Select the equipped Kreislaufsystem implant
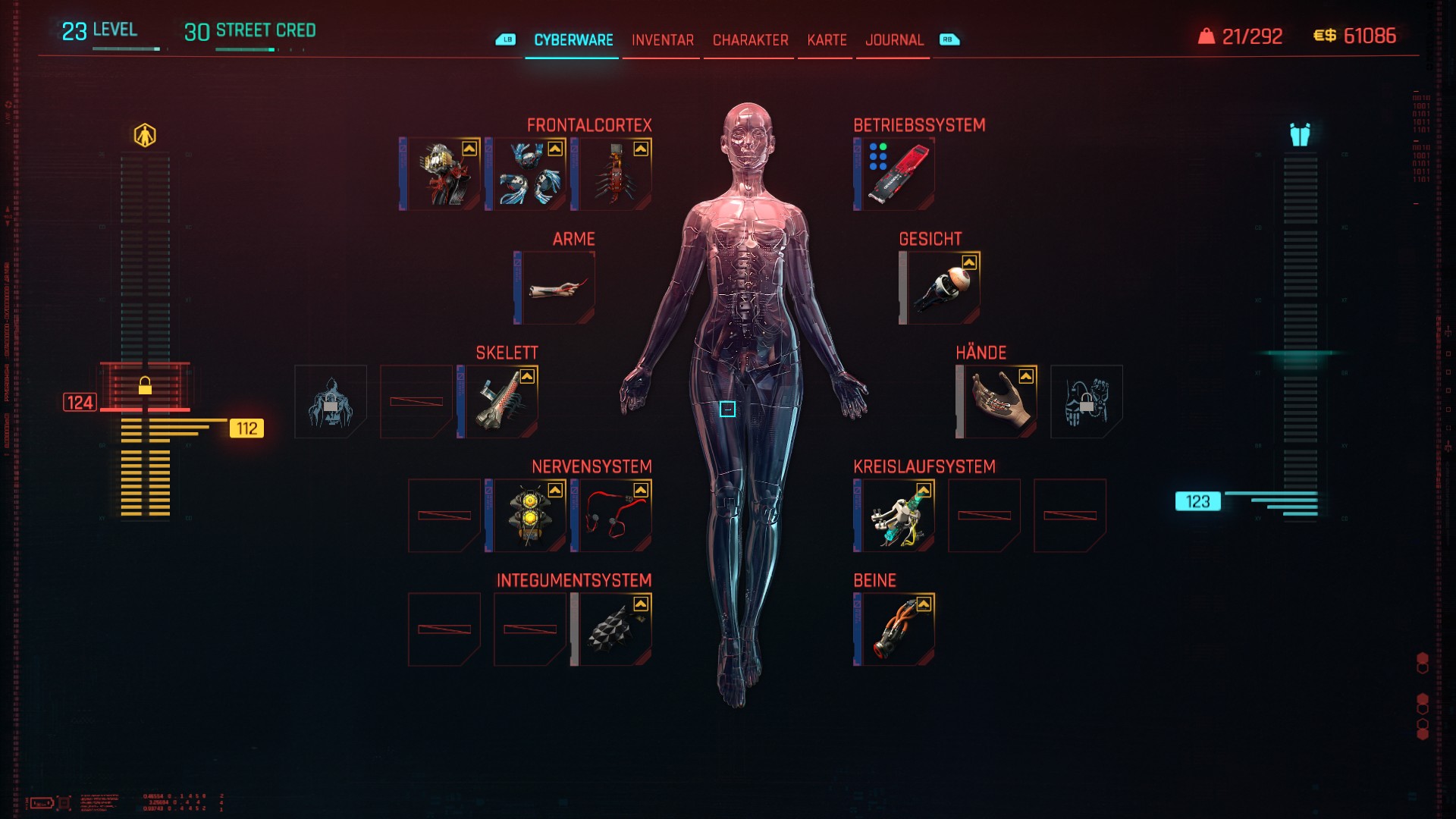This screenshot has height=819, width=1456. (x=896, y=515)
